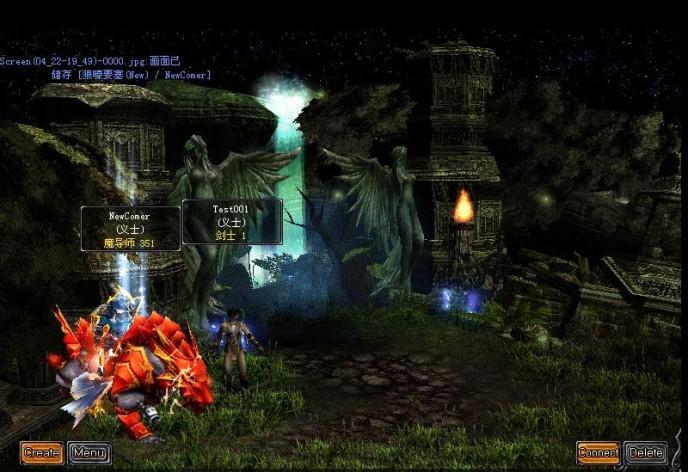Screen dimensions: 688x472
Task: Choose the Test001 character nameplate
Action: point(231,221)
